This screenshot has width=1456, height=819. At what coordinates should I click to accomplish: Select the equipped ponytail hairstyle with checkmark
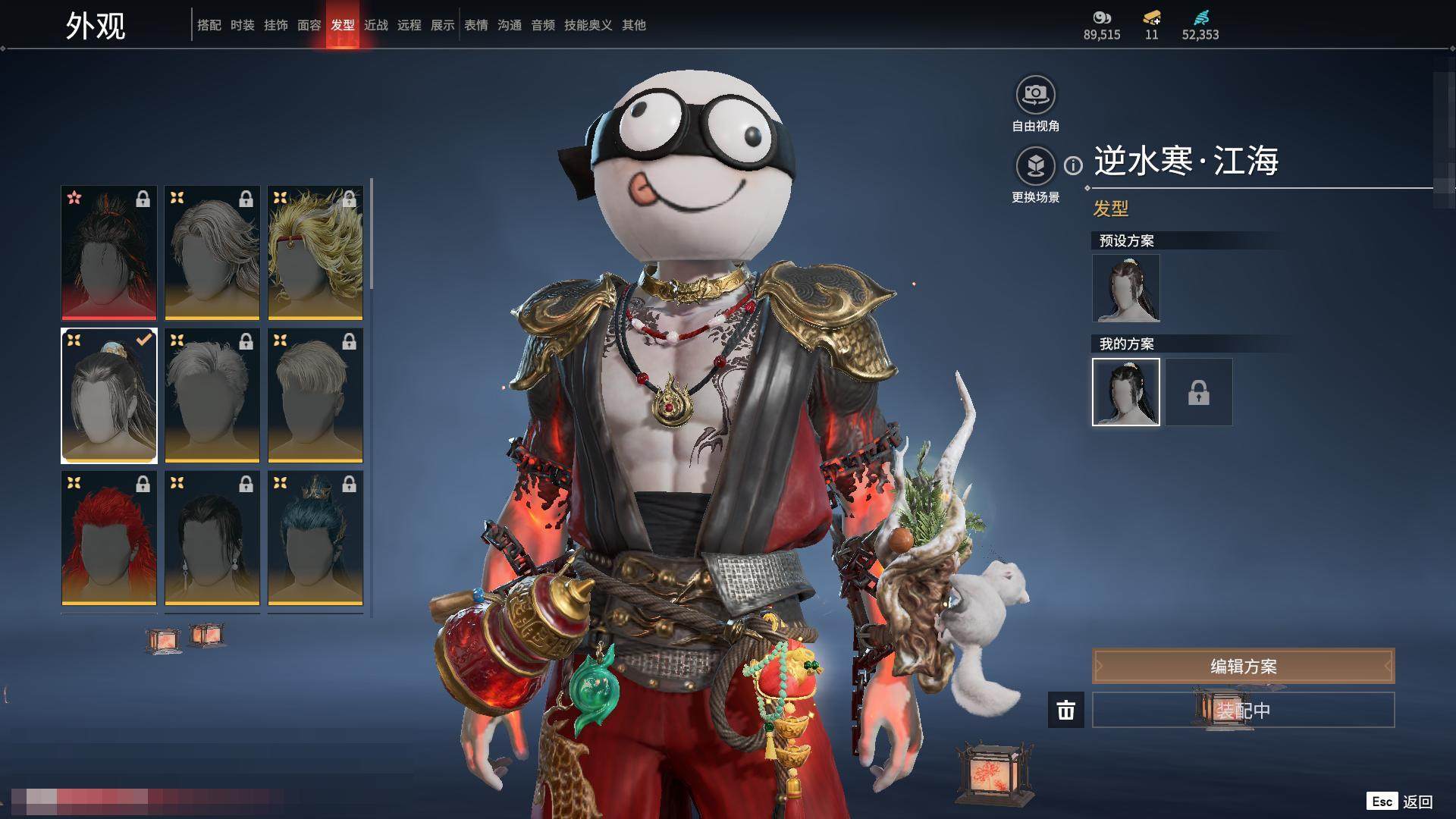pos(109,395)
